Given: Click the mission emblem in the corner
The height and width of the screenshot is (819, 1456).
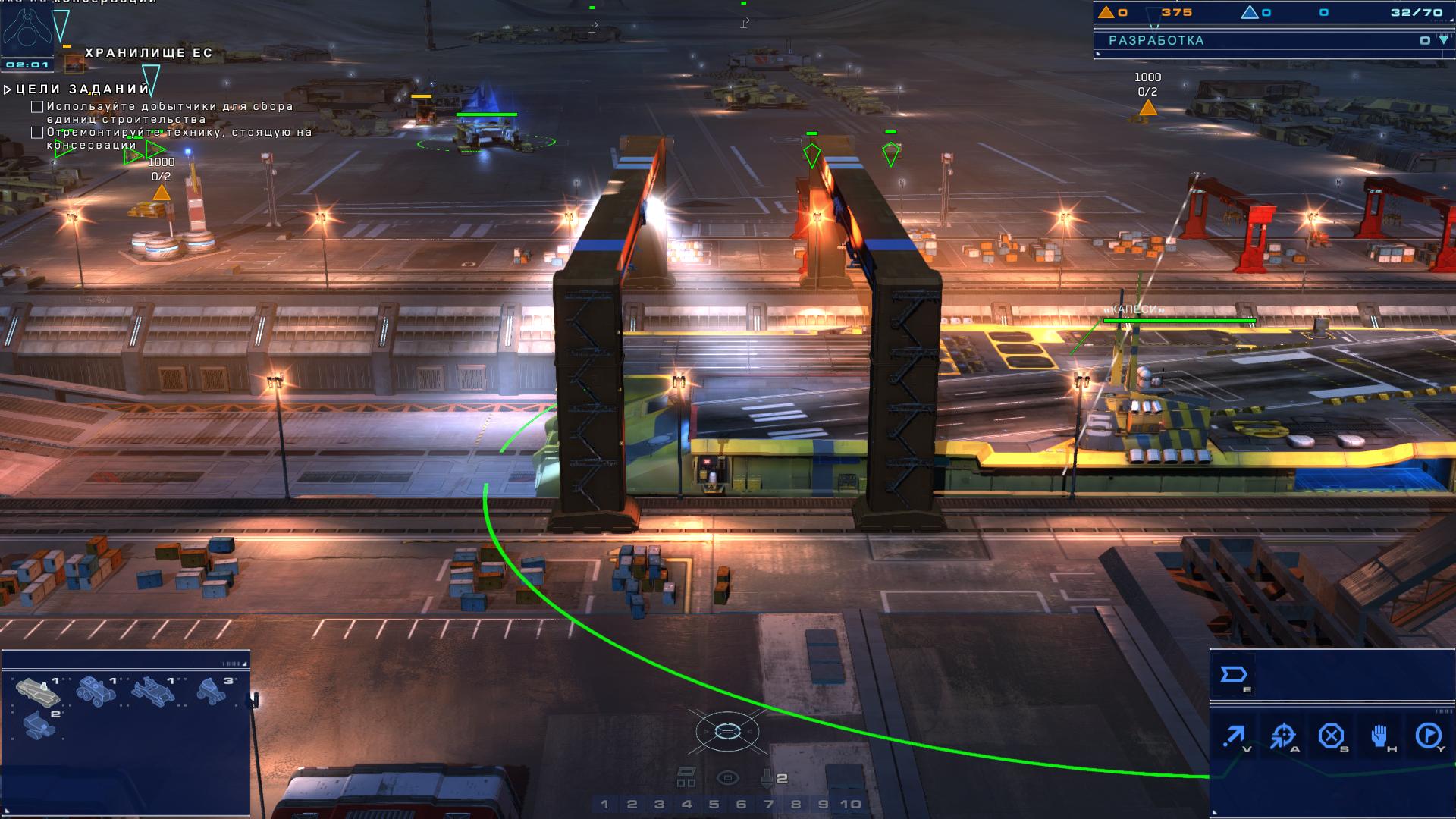Looking at the screenshot, I should [x=27, y=28].
